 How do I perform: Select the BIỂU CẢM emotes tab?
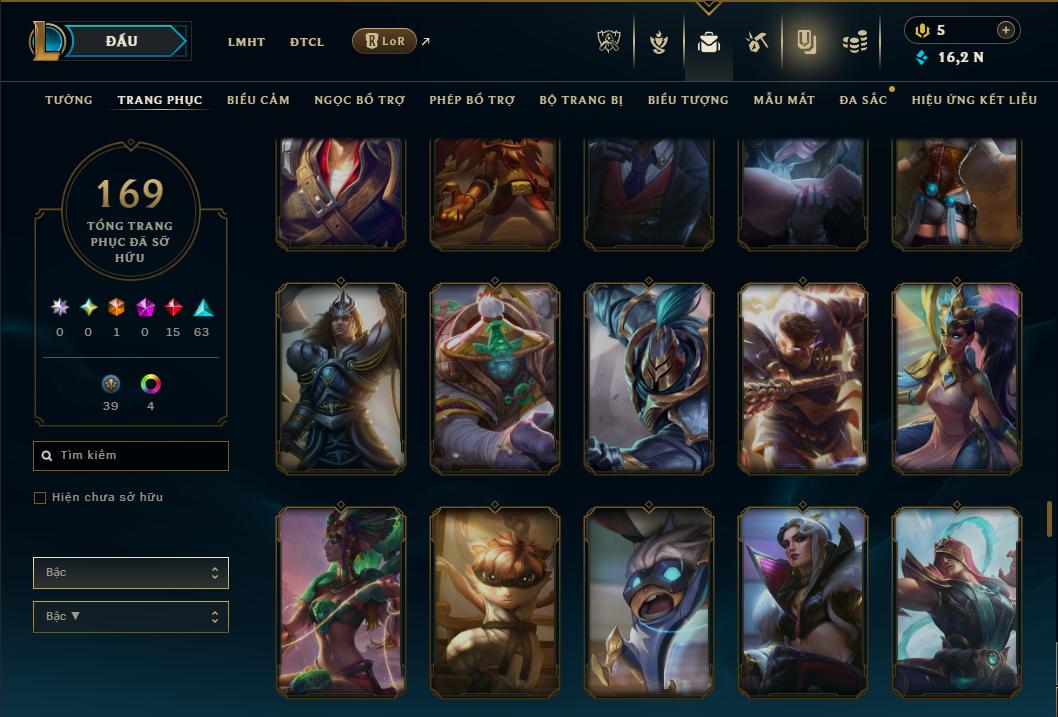click(258, 100)
